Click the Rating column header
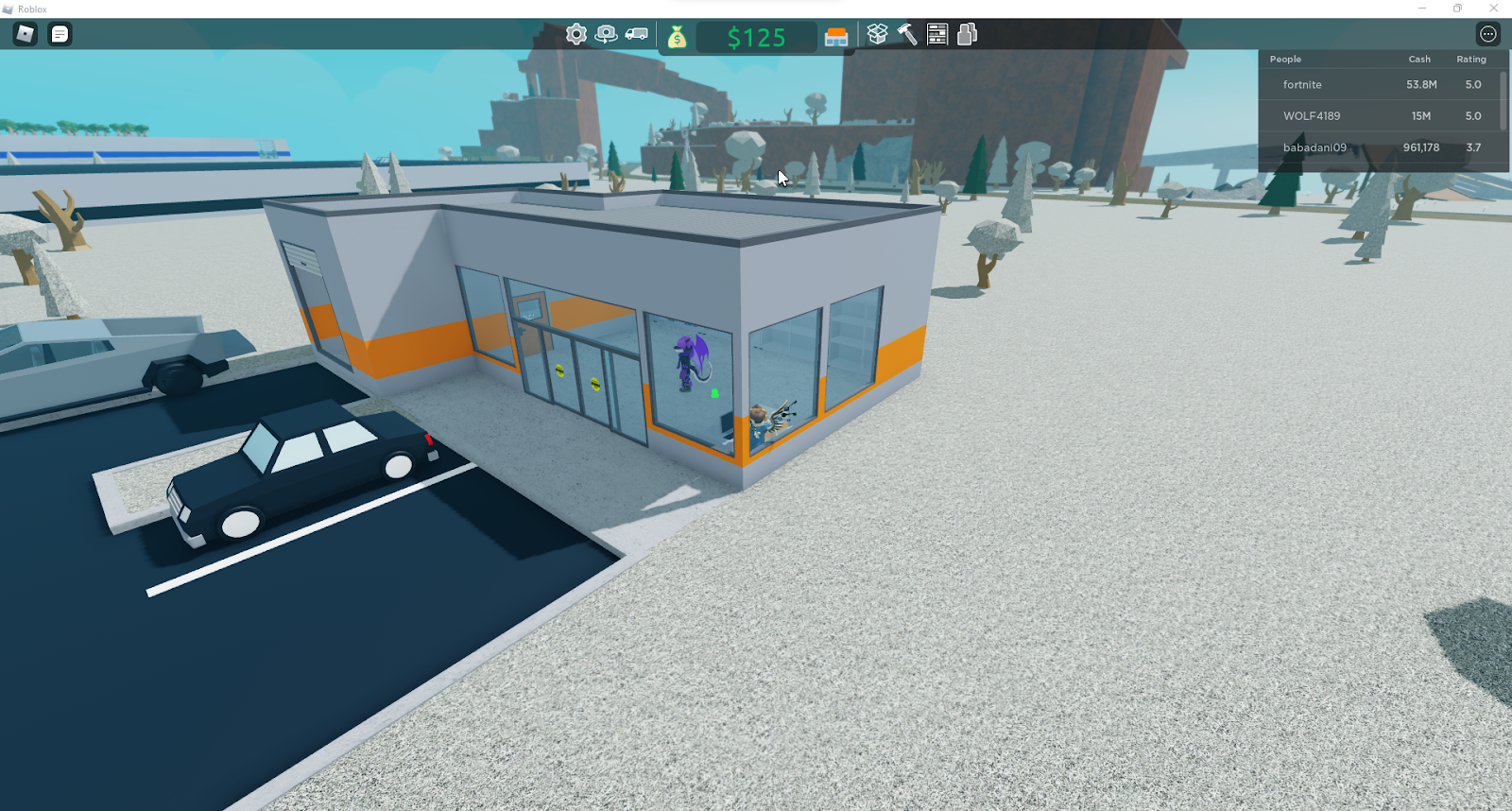Viewport: 1512px width, 811px height. pyautogui.click(x=1470, y=59)
